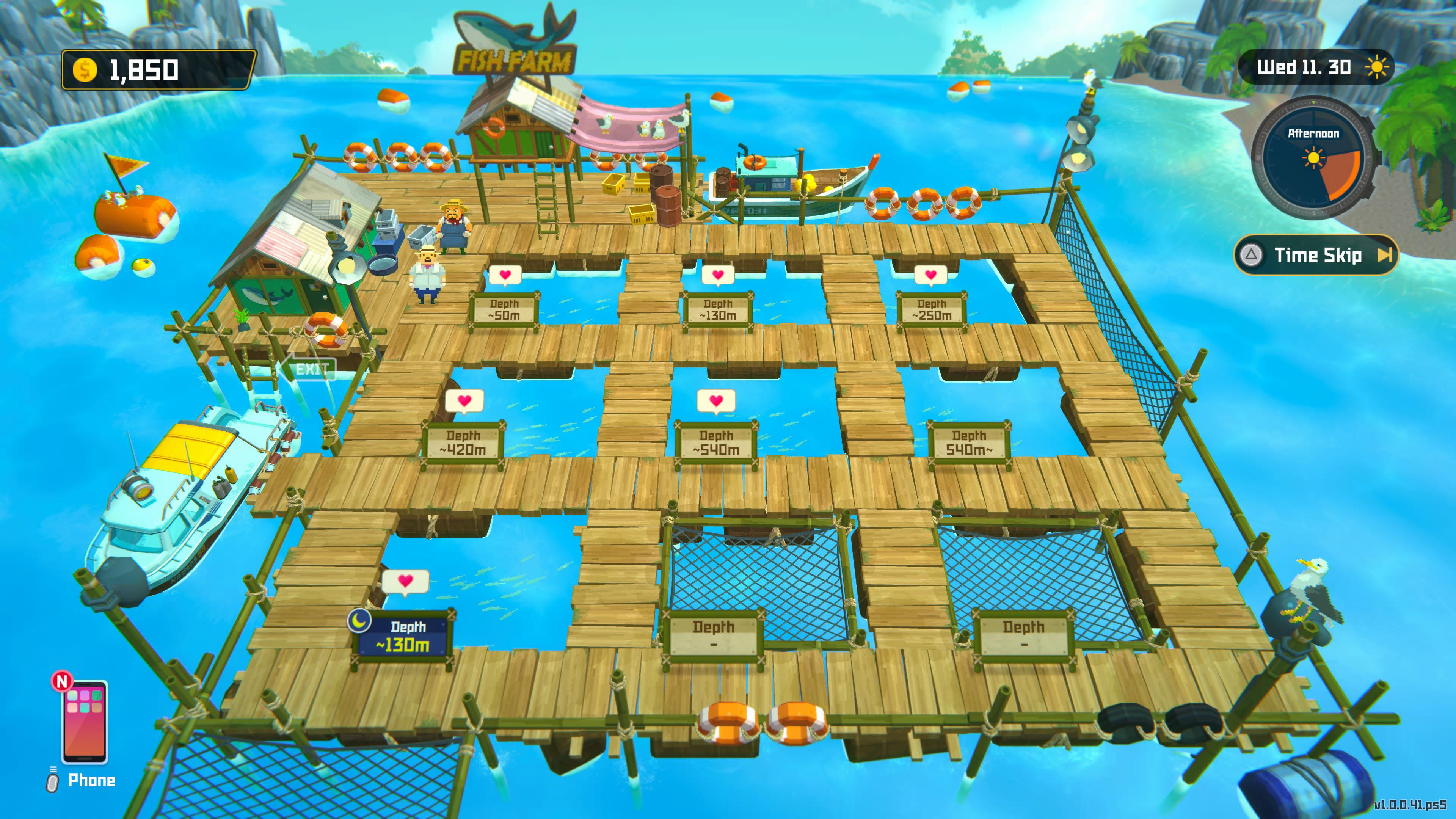Select the tan daytime ~130m depth sign

pos(718,310)
